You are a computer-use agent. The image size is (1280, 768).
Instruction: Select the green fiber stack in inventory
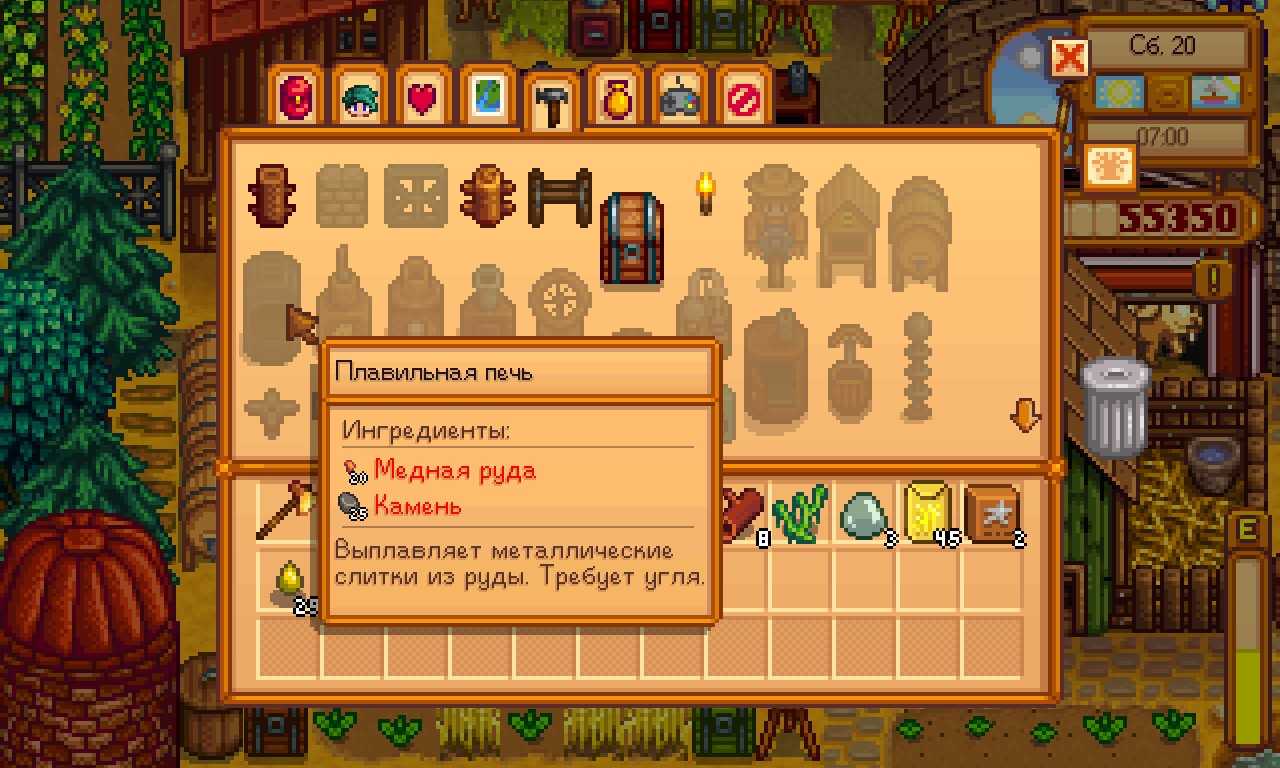pos(802,514)
